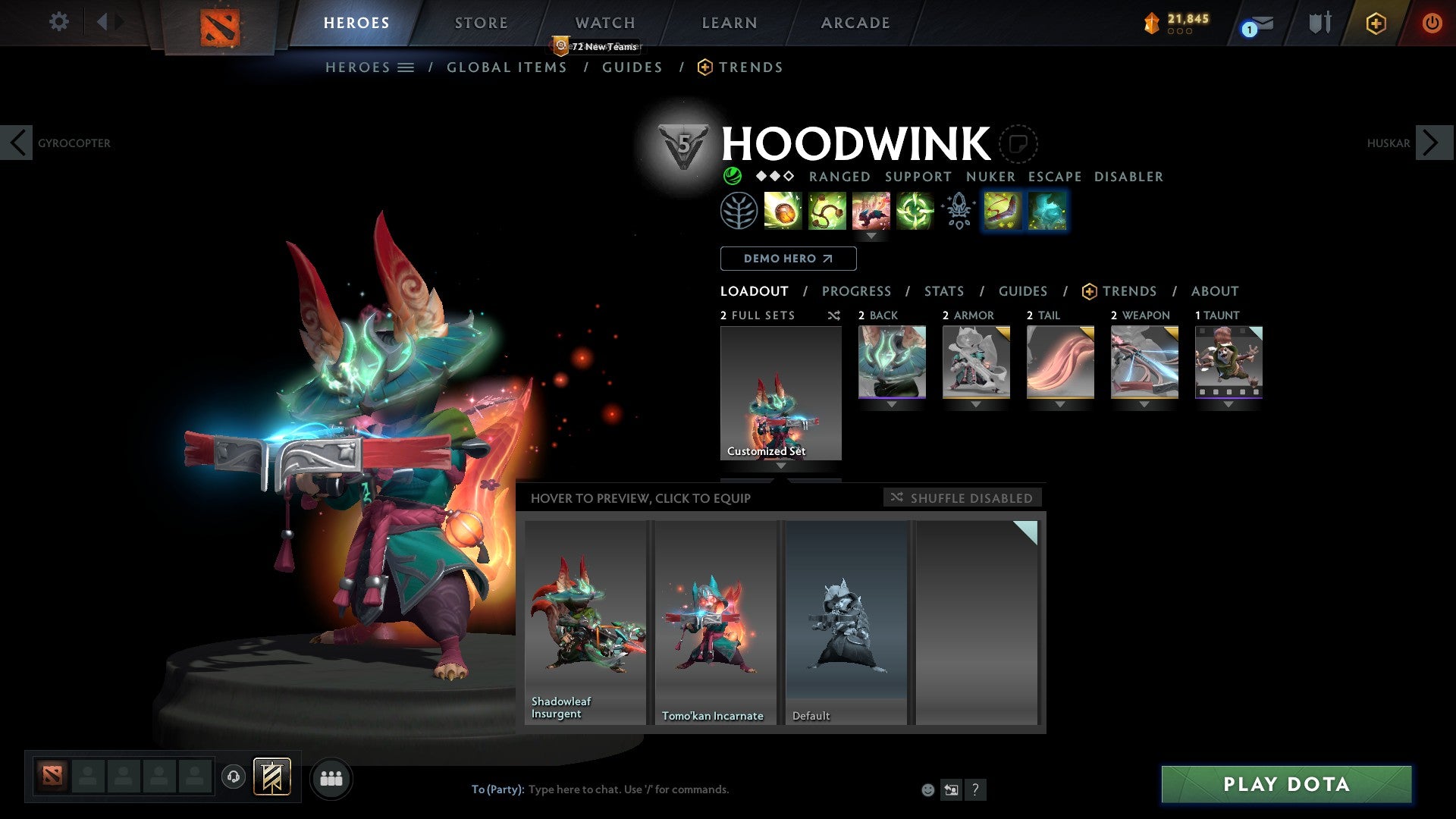Select the Default hero set
The width and height of the screenshot is (1456, 819).
(846, 622)
